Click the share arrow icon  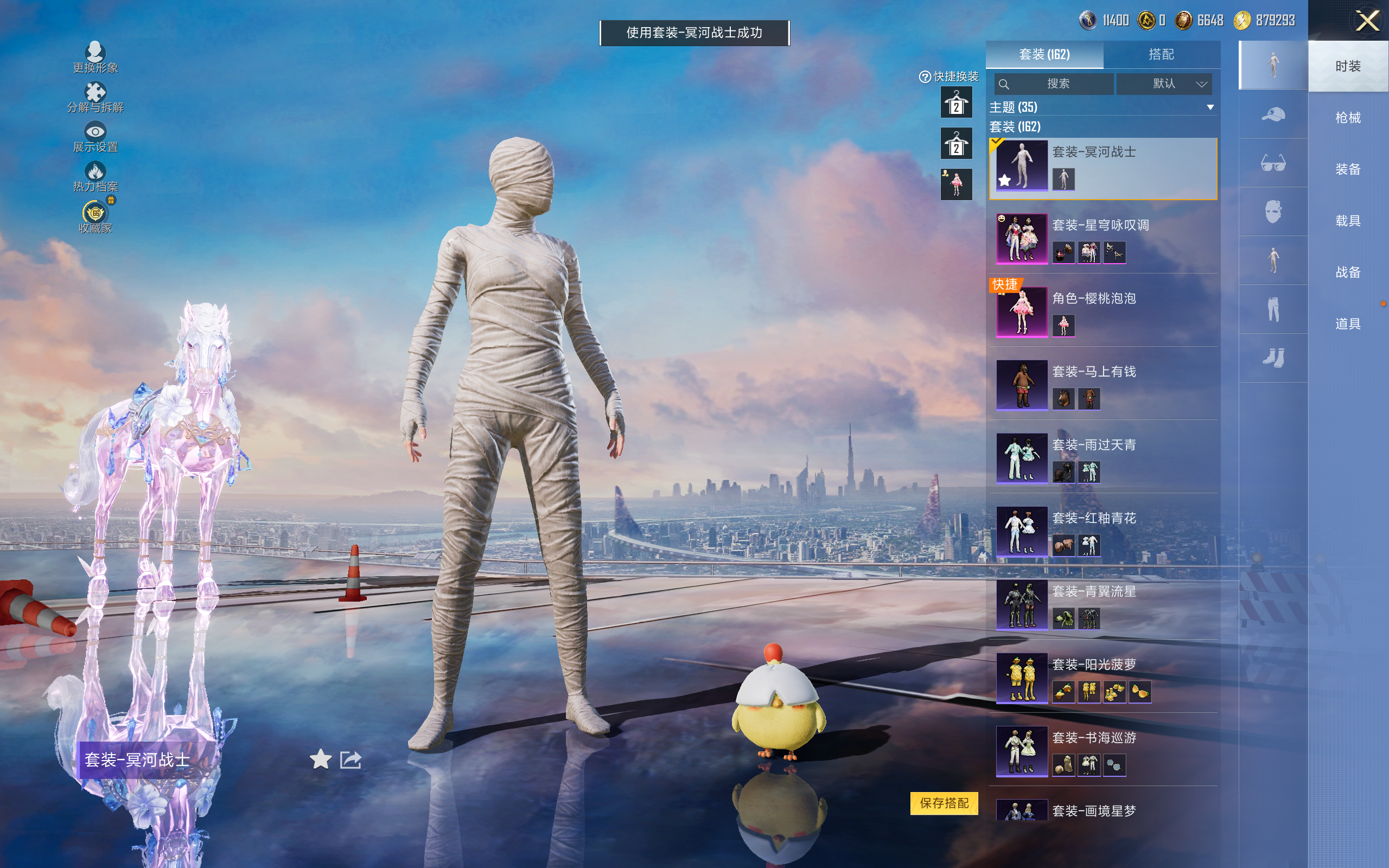coord(351,759)
